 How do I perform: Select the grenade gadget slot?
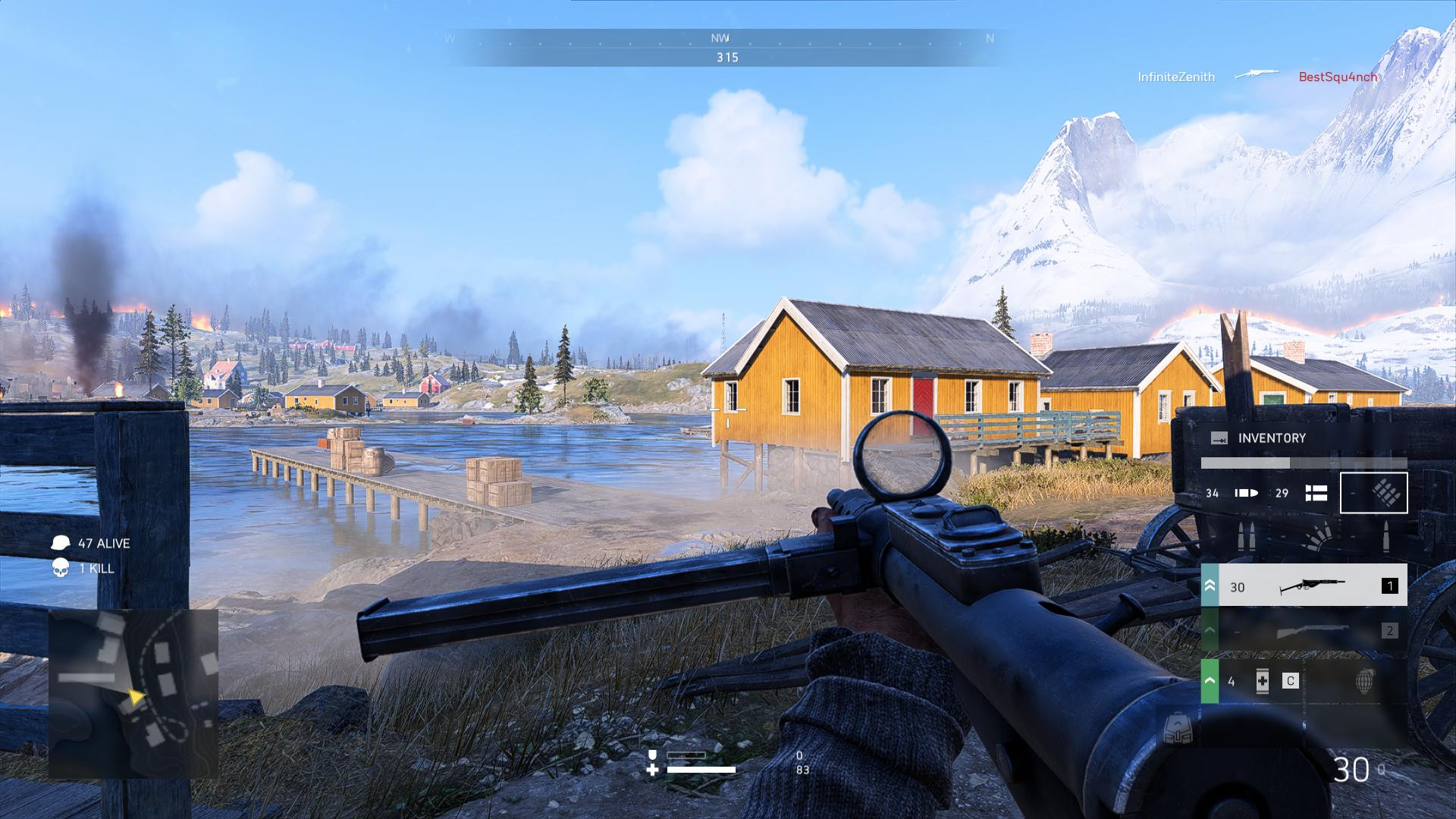click(1364, 681)
